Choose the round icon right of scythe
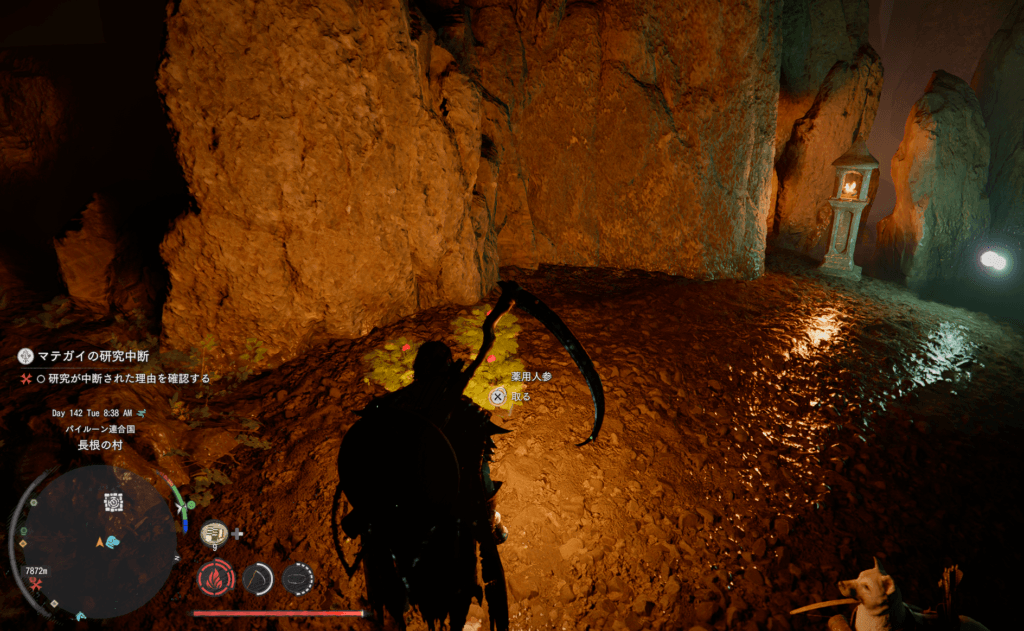The width and height of the screenshot is (1024, 631). [297, 577]
